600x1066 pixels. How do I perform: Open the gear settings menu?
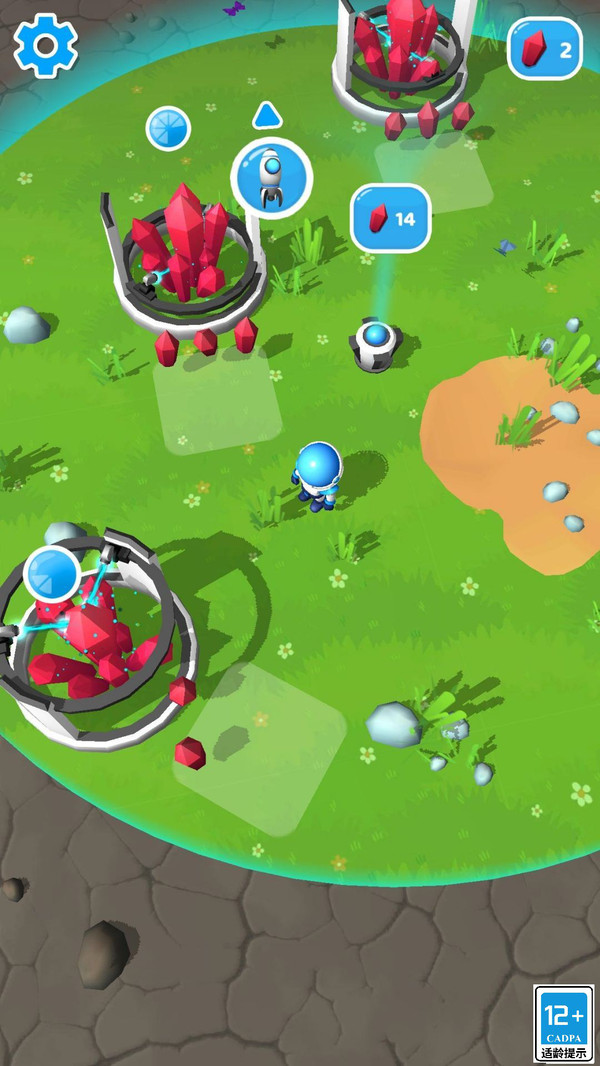(45, 45)
